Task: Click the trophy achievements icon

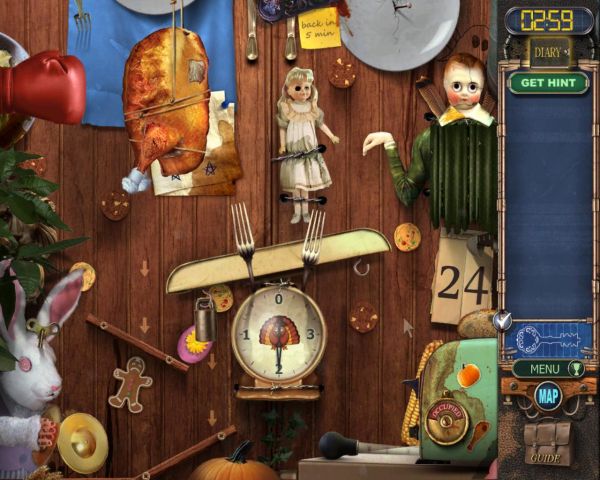Action: click(x=575, y=369)
